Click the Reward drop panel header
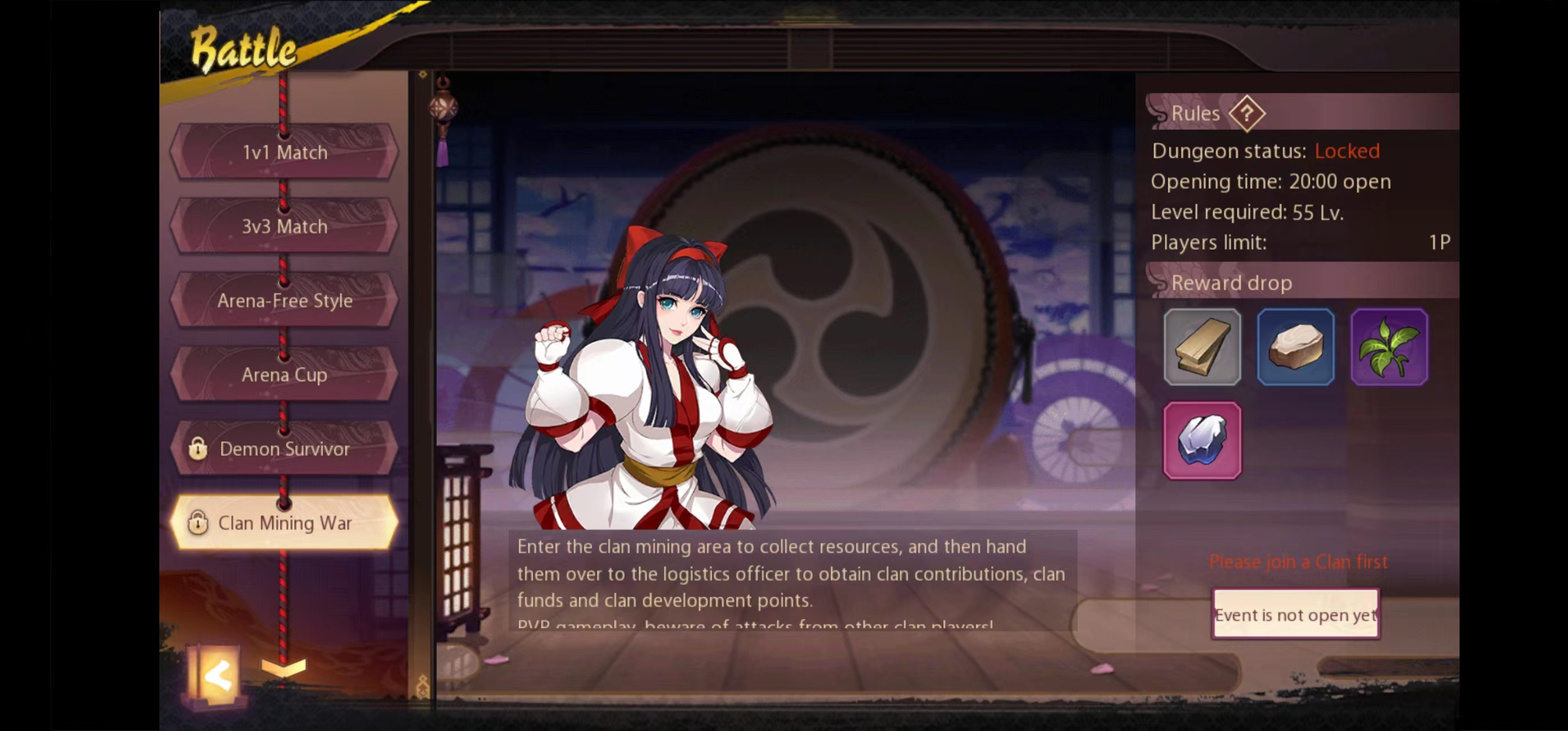Screen dimensions: 1568x731 (1231, 282)
